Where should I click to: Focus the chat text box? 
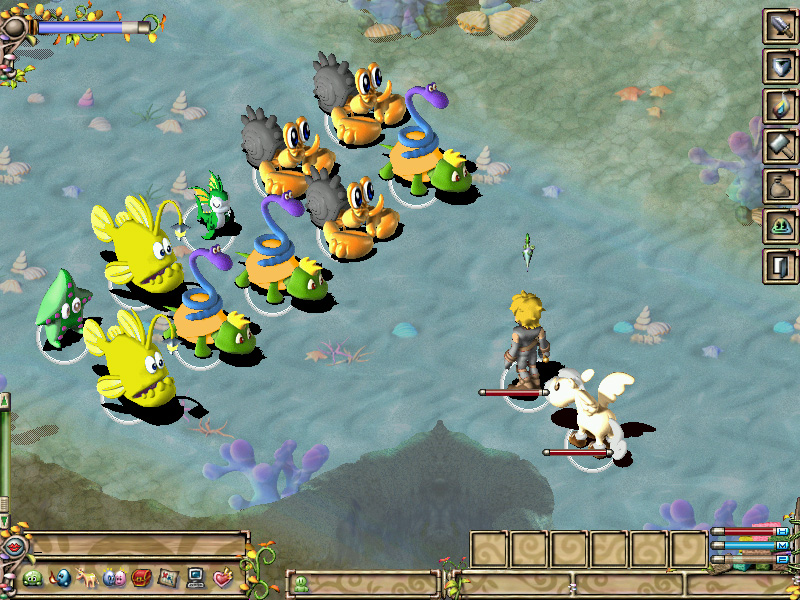tap(138, 547)
